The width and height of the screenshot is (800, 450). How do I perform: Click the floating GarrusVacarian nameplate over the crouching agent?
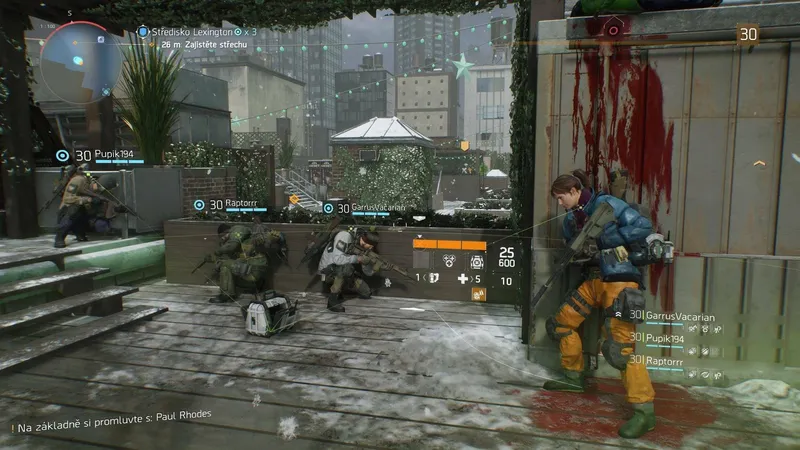369,208
